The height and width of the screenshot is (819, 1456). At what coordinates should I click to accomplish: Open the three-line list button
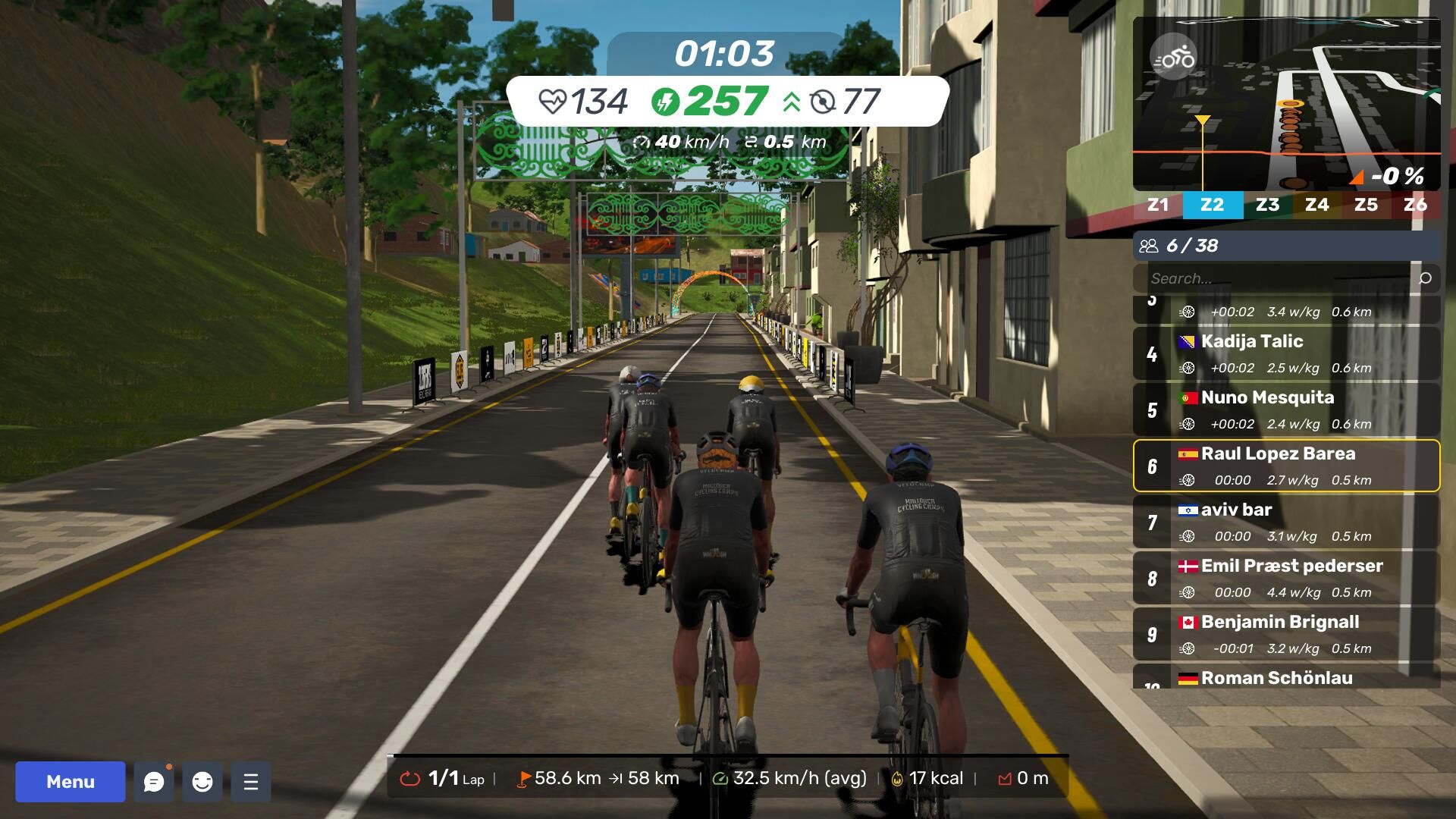point(251,782)
